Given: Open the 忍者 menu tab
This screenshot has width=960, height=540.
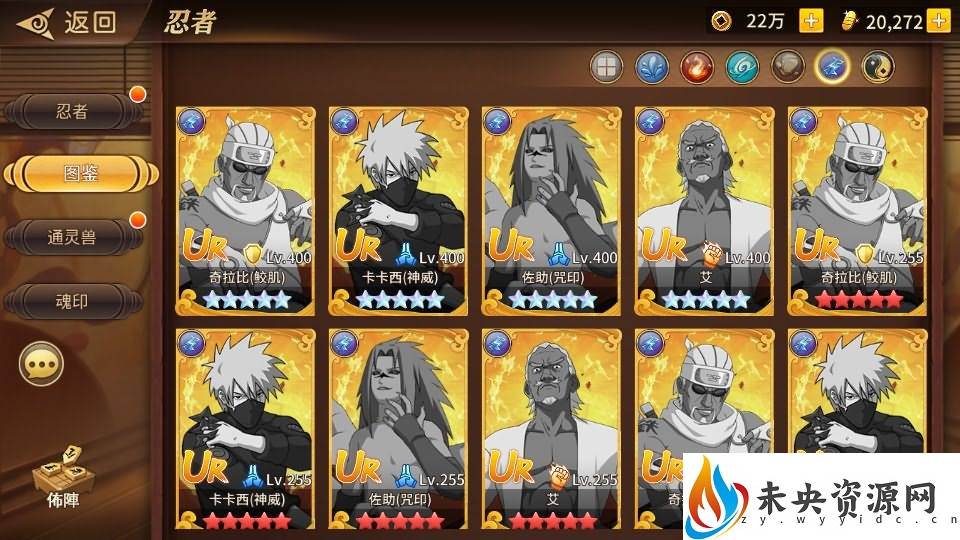Looking at the screenshot, I should 73,112.
